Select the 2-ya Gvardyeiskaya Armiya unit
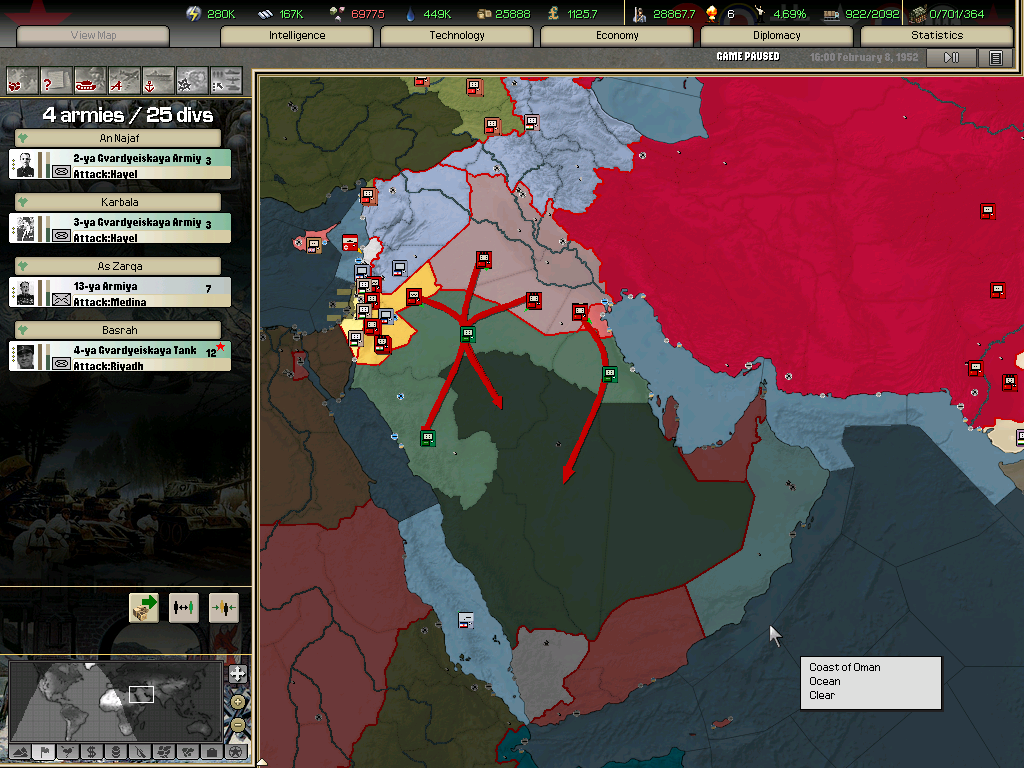 coord(120,165)
